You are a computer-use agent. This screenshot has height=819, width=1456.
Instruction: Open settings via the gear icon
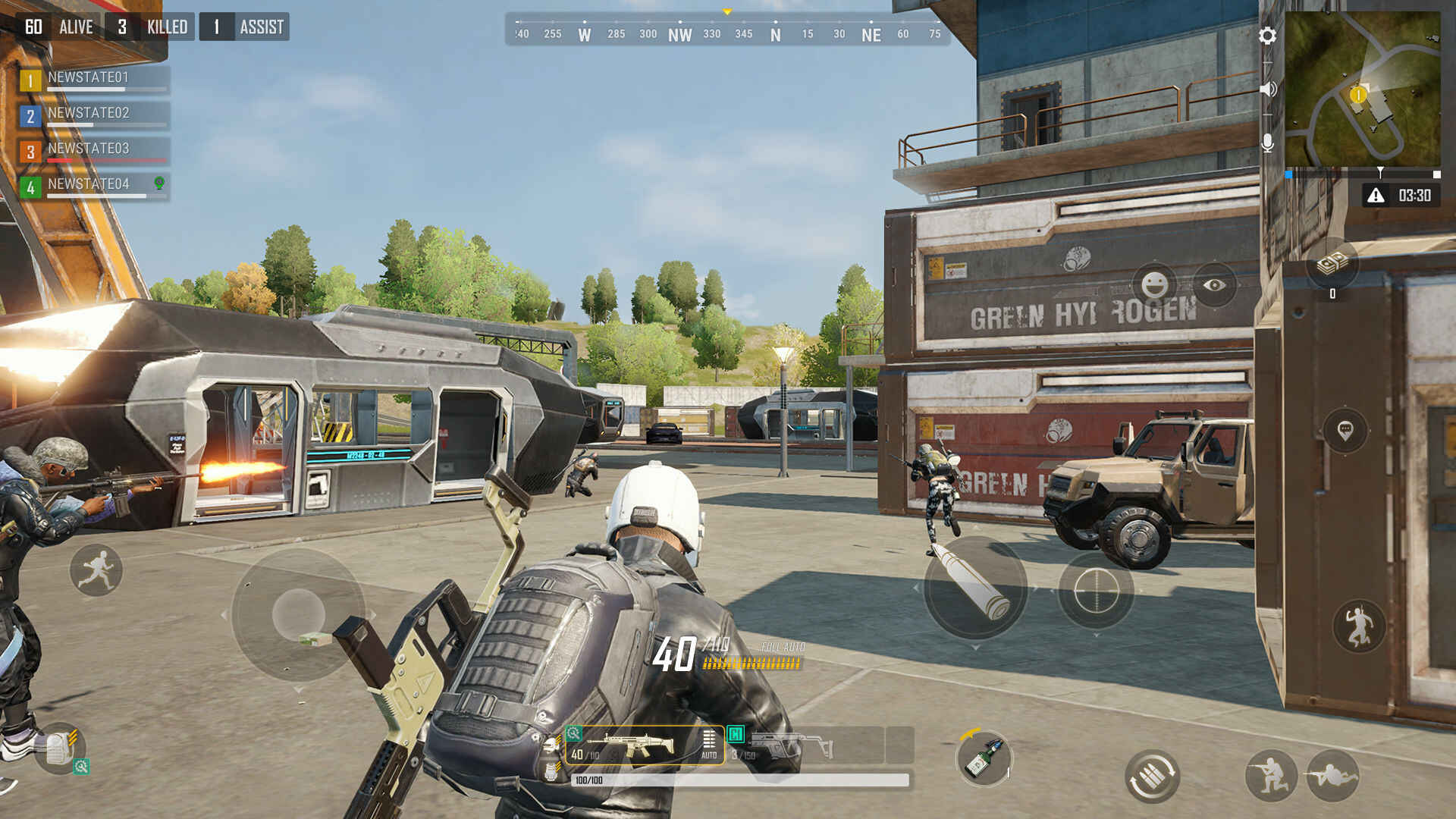pyautogui.click(x=1268, y=36)
